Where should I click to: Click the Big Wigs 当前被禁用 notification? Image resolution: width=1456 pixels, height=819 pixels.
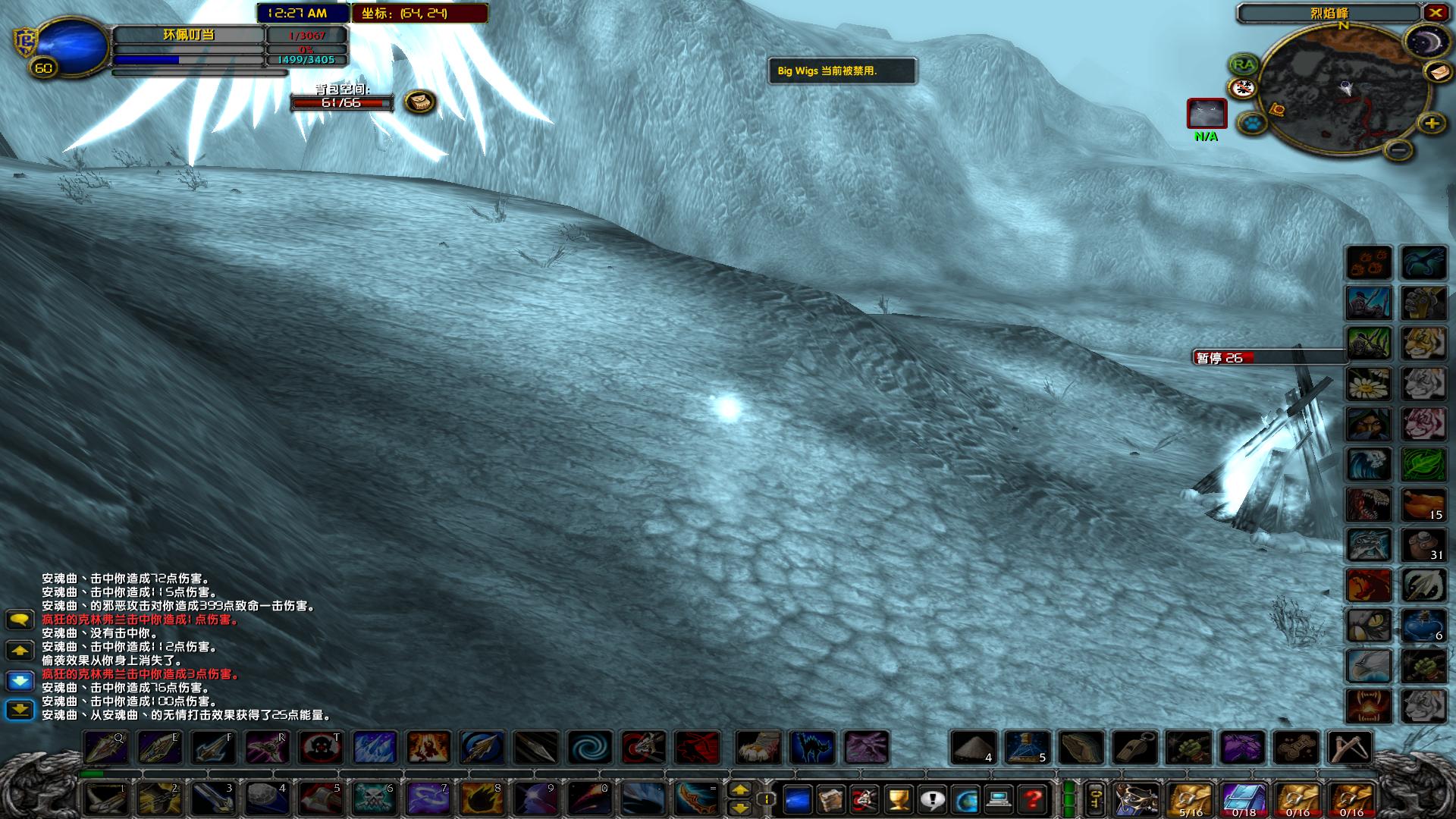pos(842,73)
